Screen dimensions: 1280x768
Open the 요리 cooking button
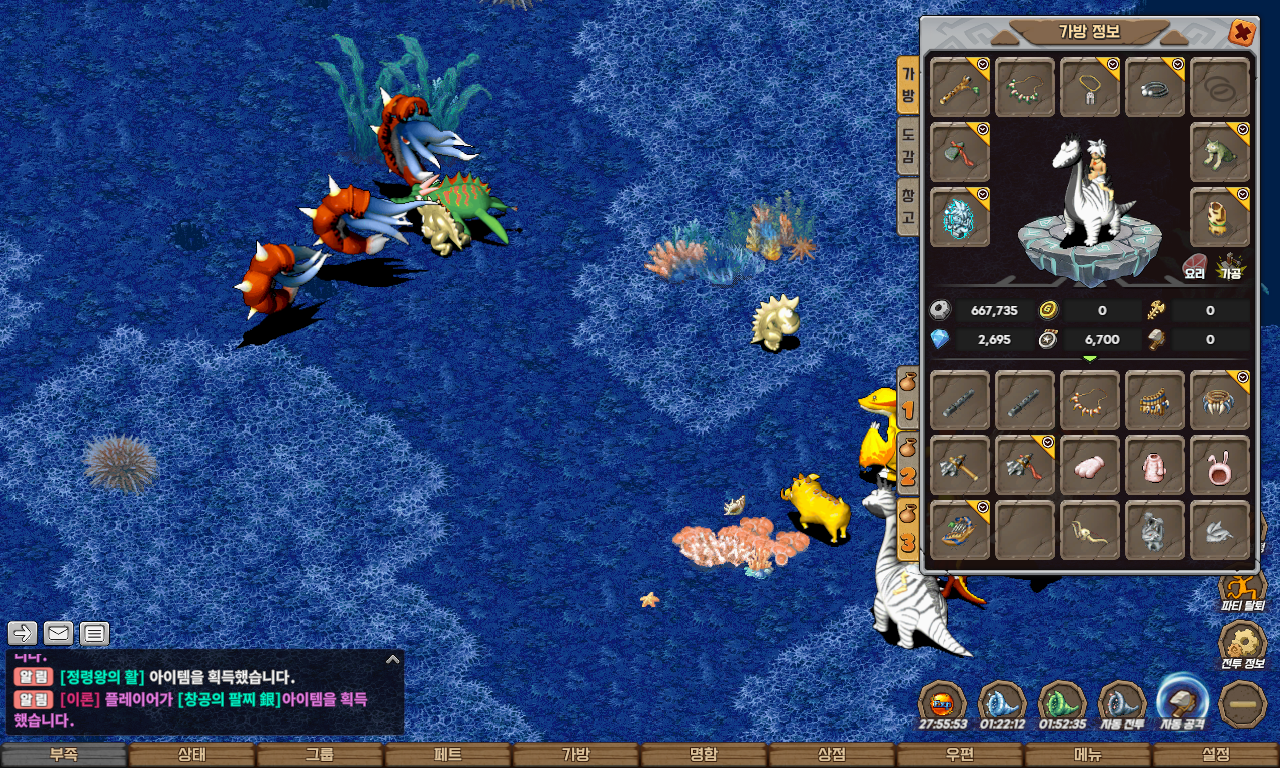pos(1195,266)
